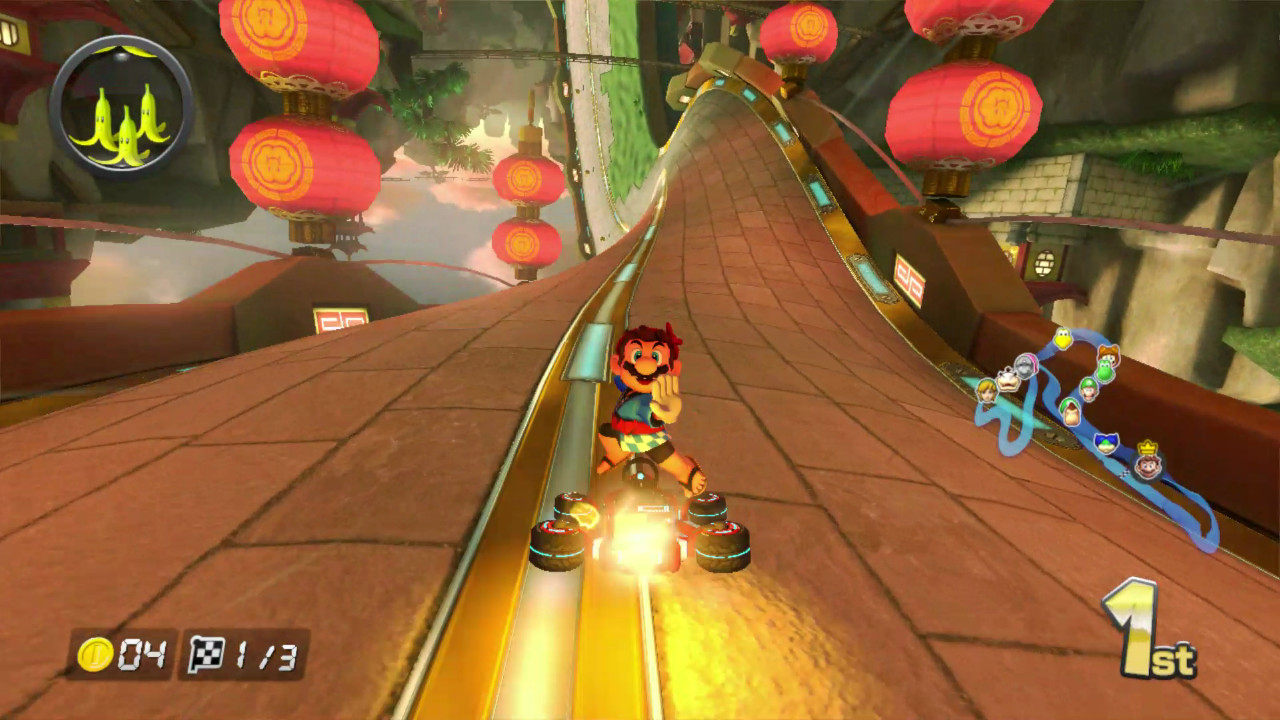This screenshot has height=720, width=1280.
Task: Click Daisy's icon on the minimap
Action: pos(1108,354)
